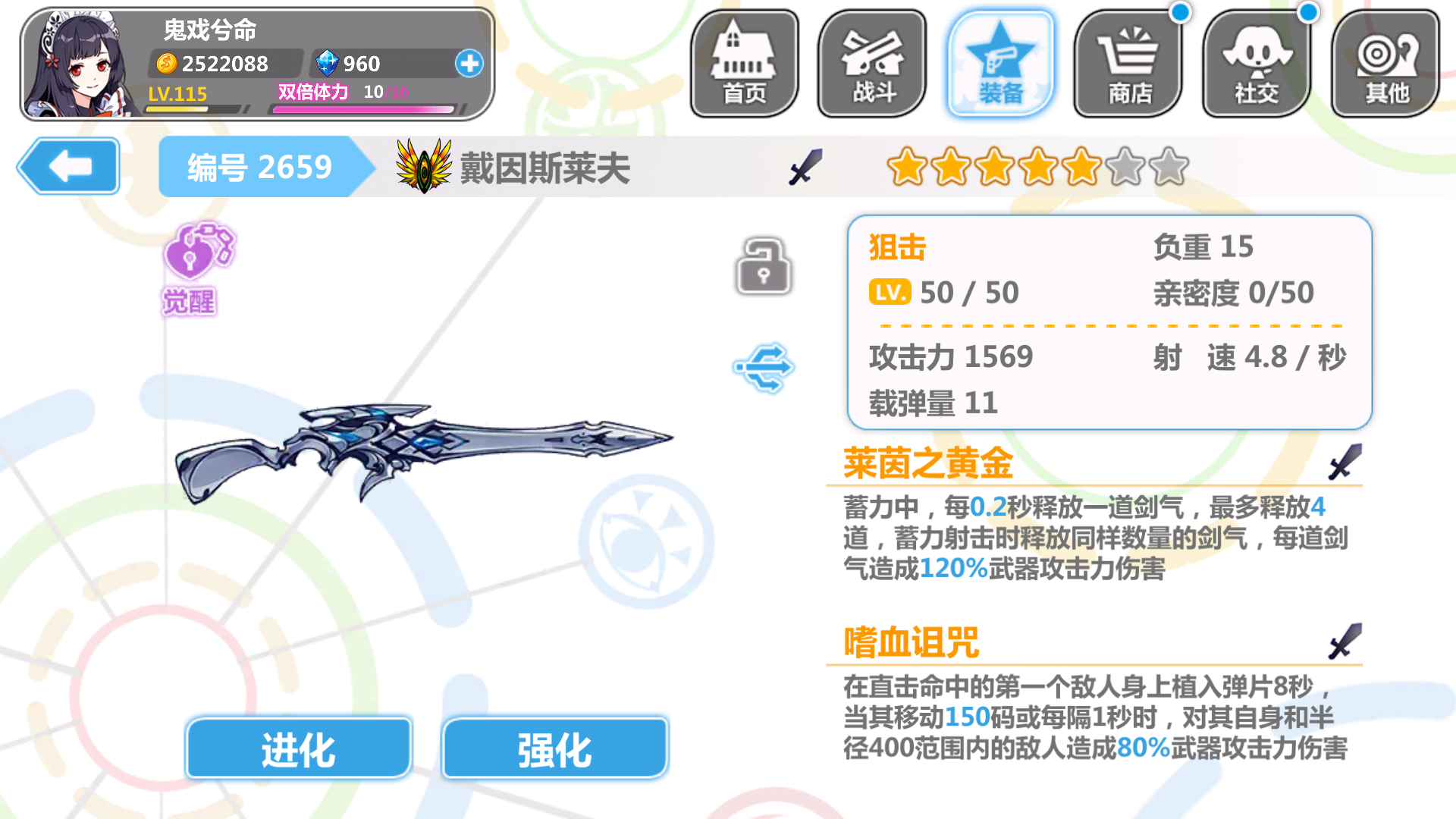The height and width of the screenshot is (819, 1456).
Task: Select the 战斗 battle icon
Action: [x=872, y=61]
